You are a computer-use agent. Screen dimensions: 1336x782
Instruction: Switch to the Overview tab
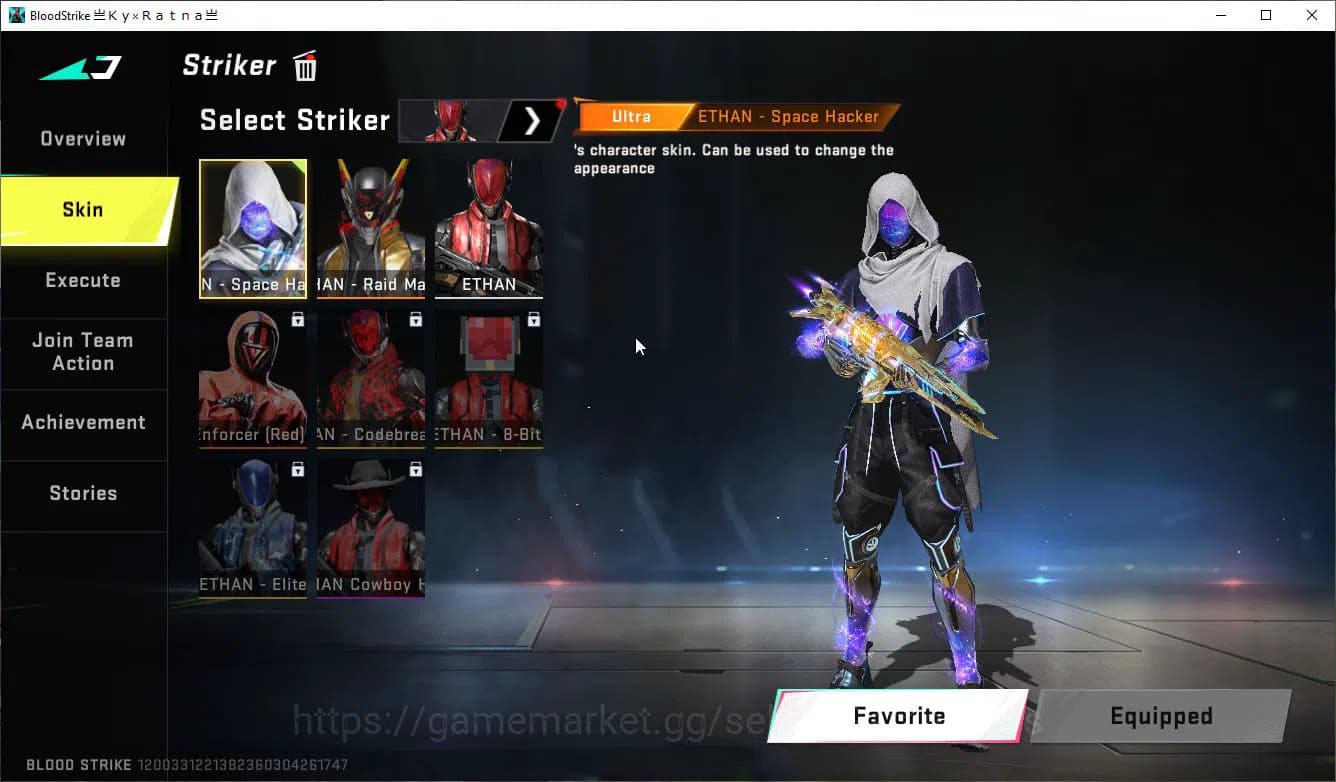[82, 139]
